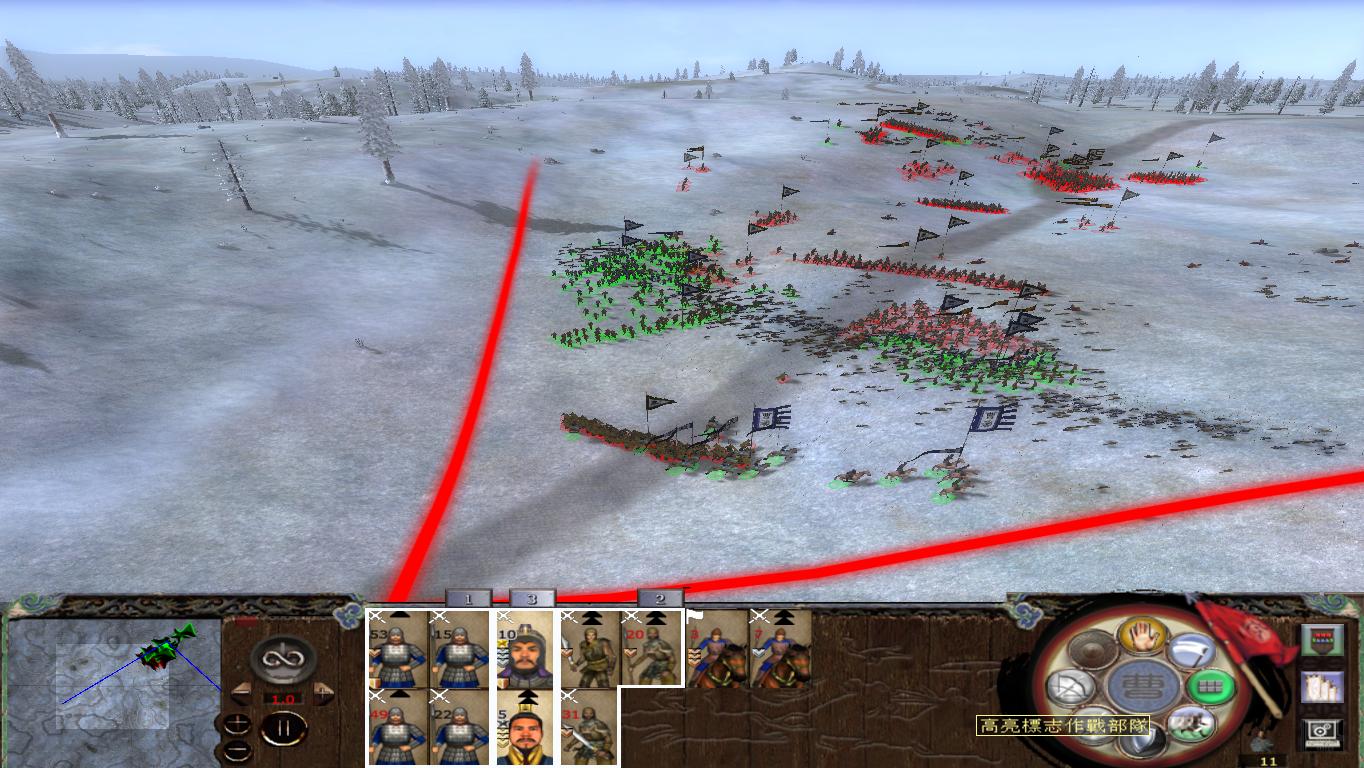
Task: Open the battle objectives scroll icon
Action: (x=1320, y=687)
